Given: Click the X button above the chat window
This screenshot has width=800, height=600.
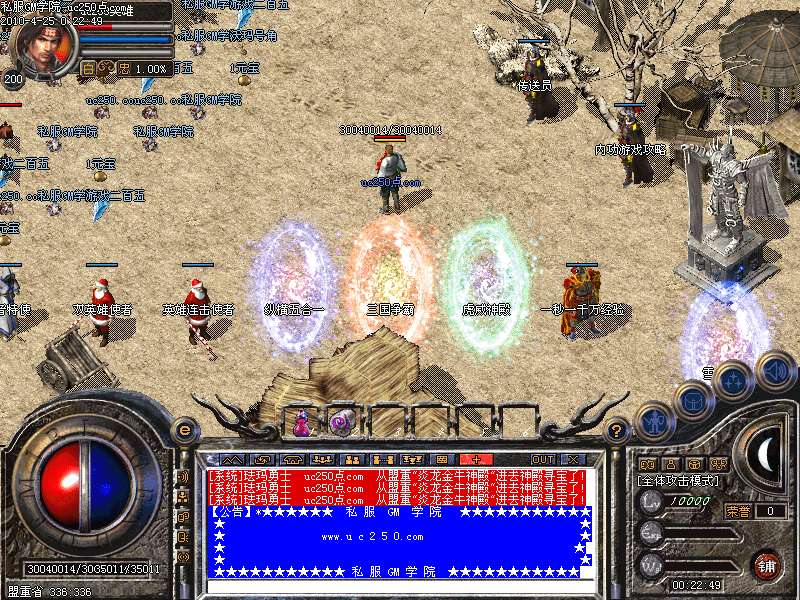Looking at the screenshot, I should (573, 459).
